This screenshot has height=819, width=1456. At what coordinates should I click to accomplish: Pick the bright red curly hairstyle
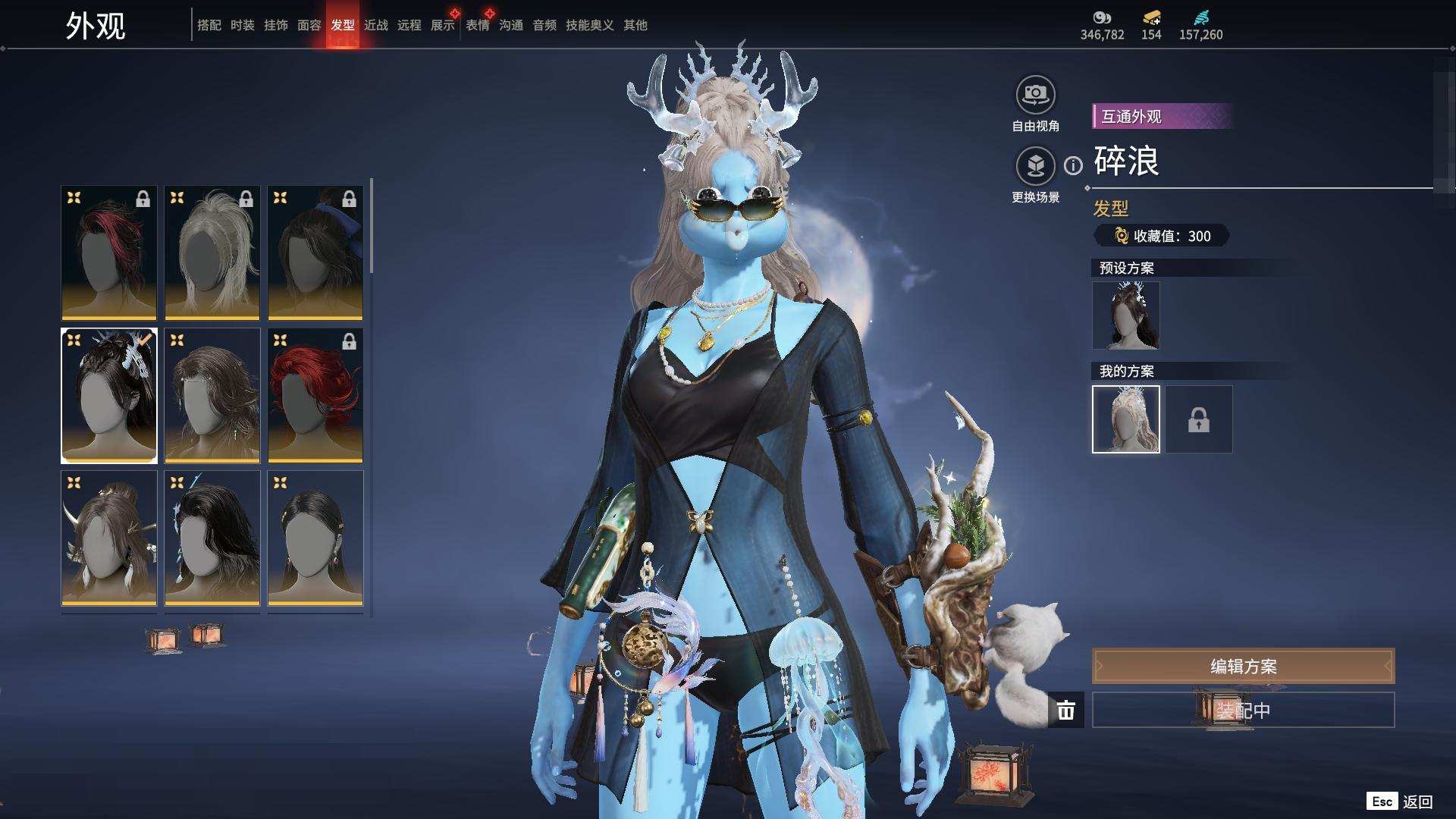tap(315, 395)
